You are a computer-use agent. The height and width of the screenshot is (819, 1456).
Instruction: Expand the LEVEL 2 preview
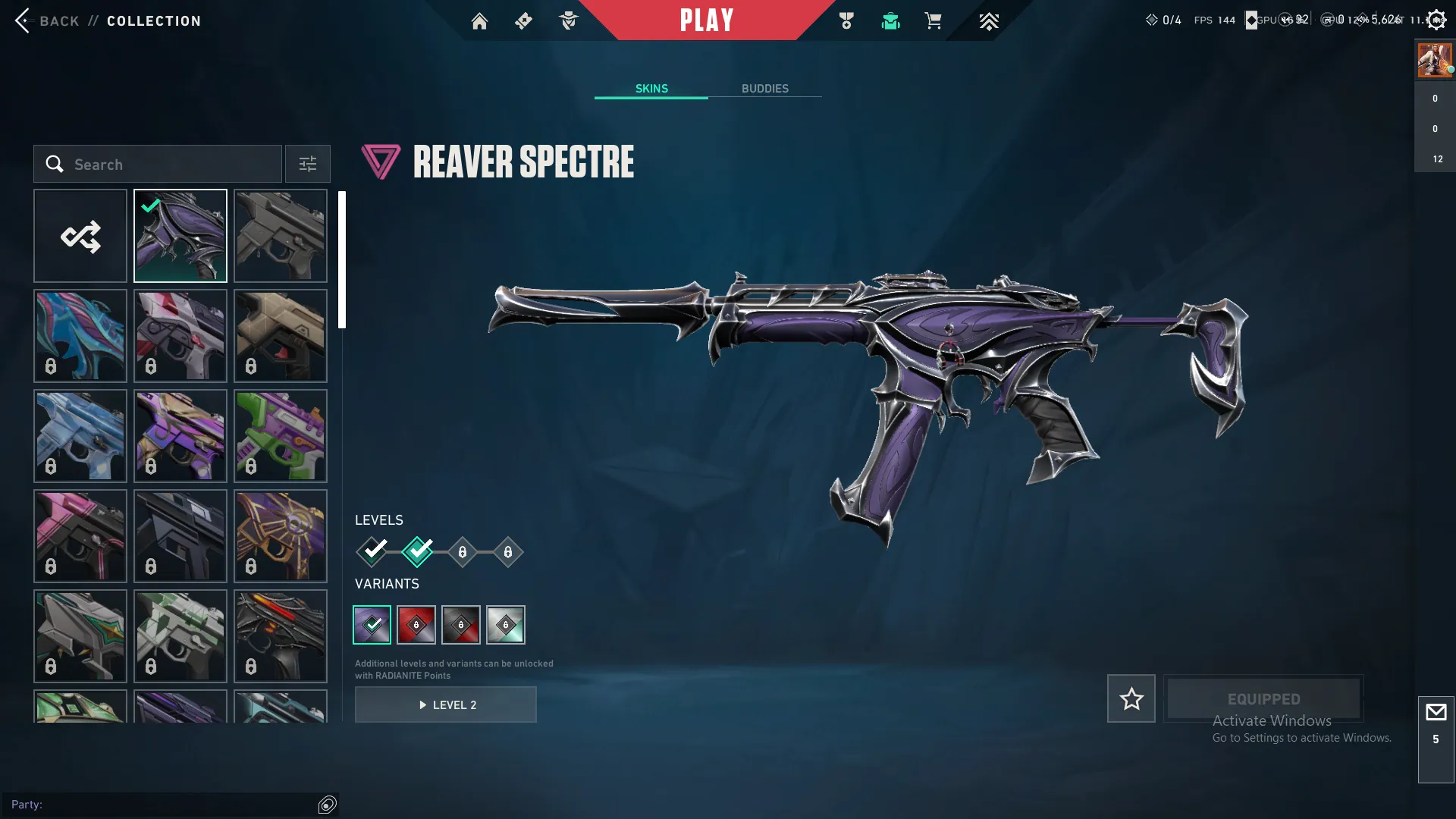(446, 704)
